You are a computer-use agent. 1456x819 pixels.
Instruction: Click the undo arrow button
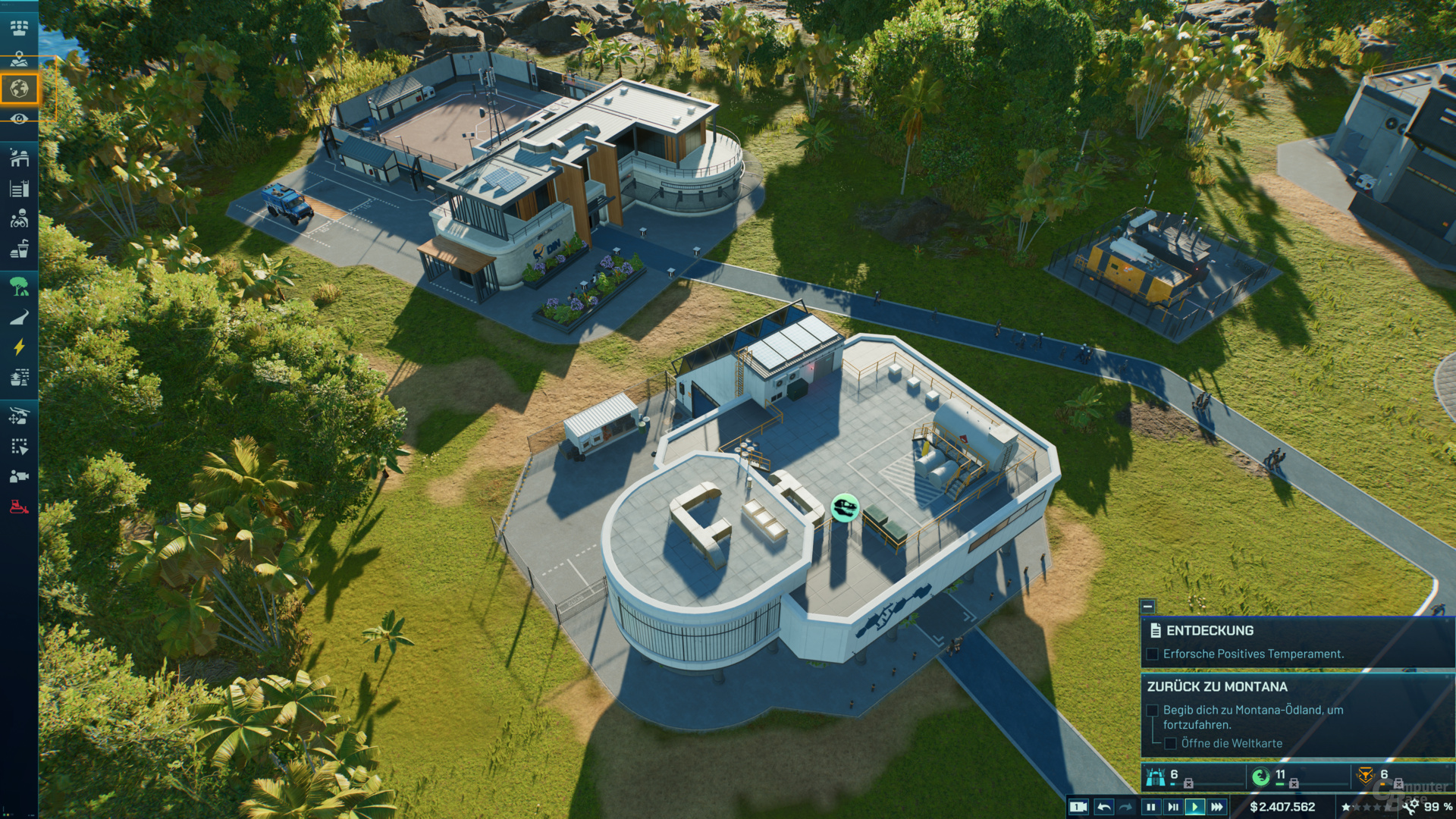pos(1104,807)
